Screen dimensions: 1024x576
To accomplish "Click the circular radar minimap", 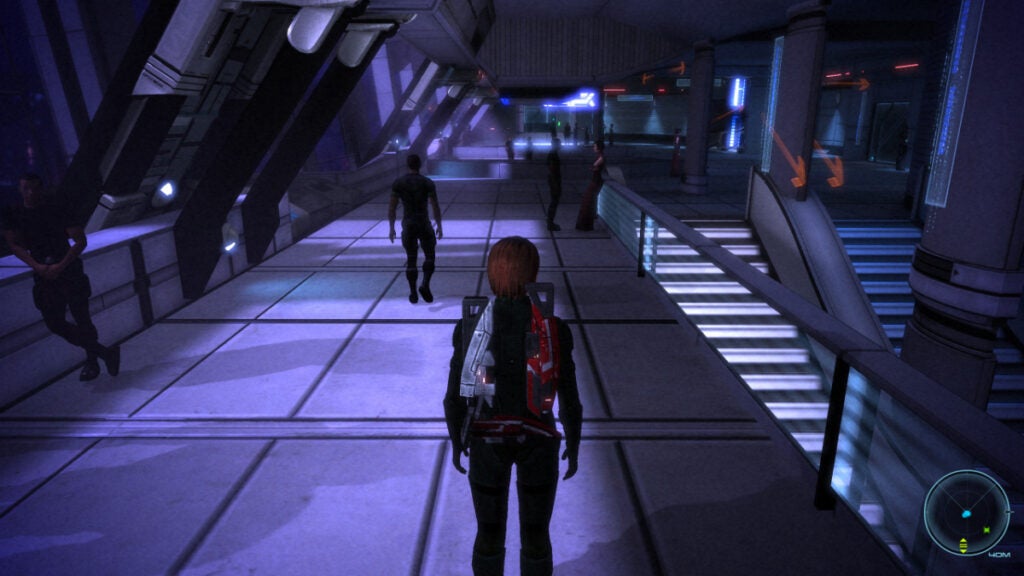I will pyautogui.click(x=965, y=513).
